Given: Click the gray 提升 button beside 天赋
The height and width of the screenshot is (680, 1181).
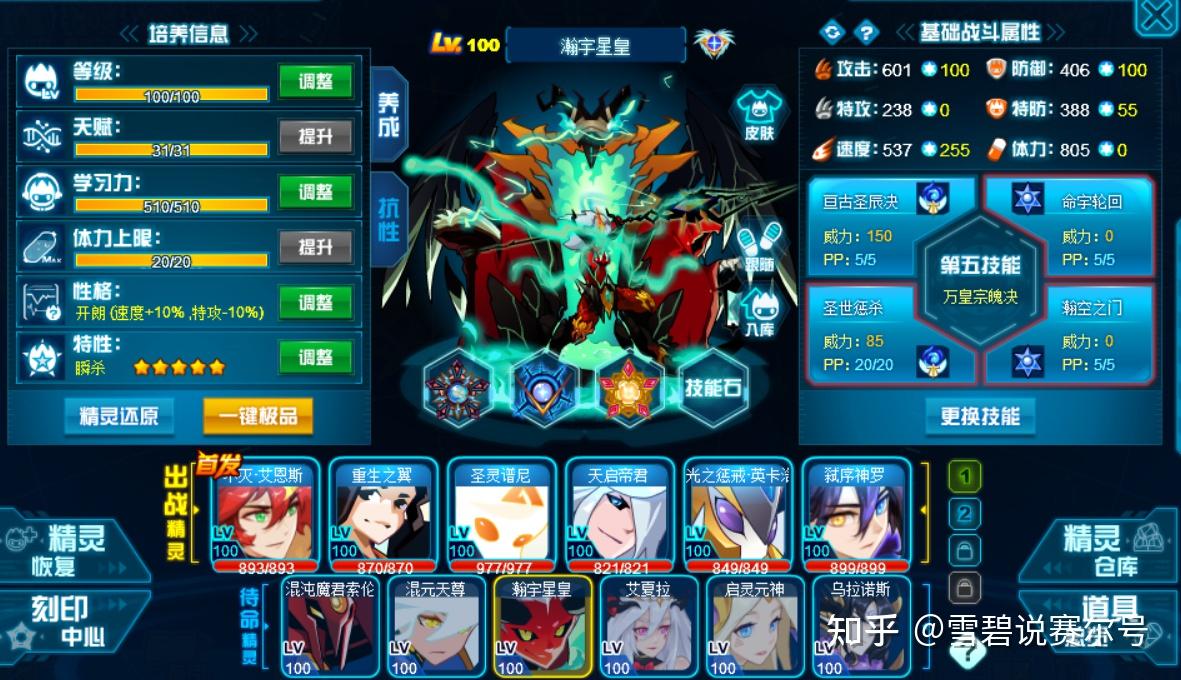Looking at the screenshot, I should pyautogui.click(x=315, y=136).
